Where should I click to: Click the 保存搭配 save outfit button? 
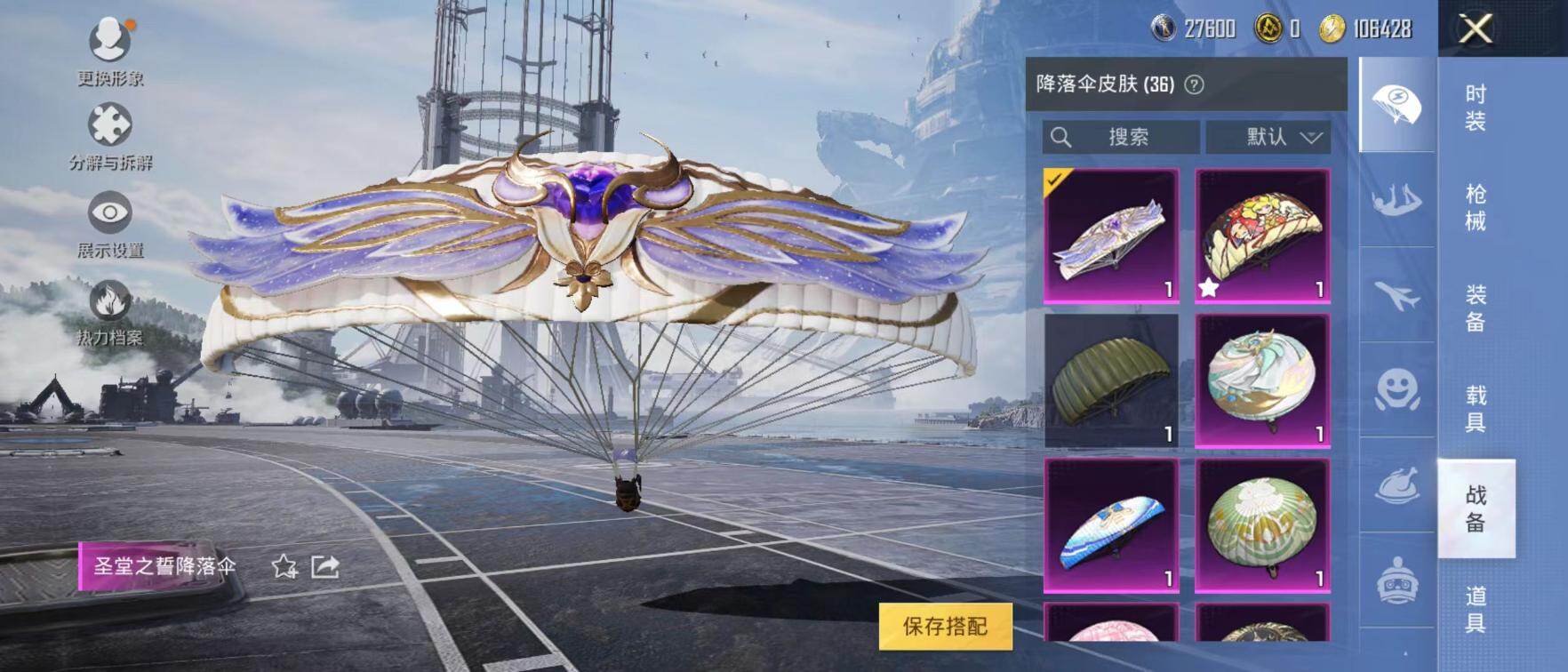coord(945,626)
